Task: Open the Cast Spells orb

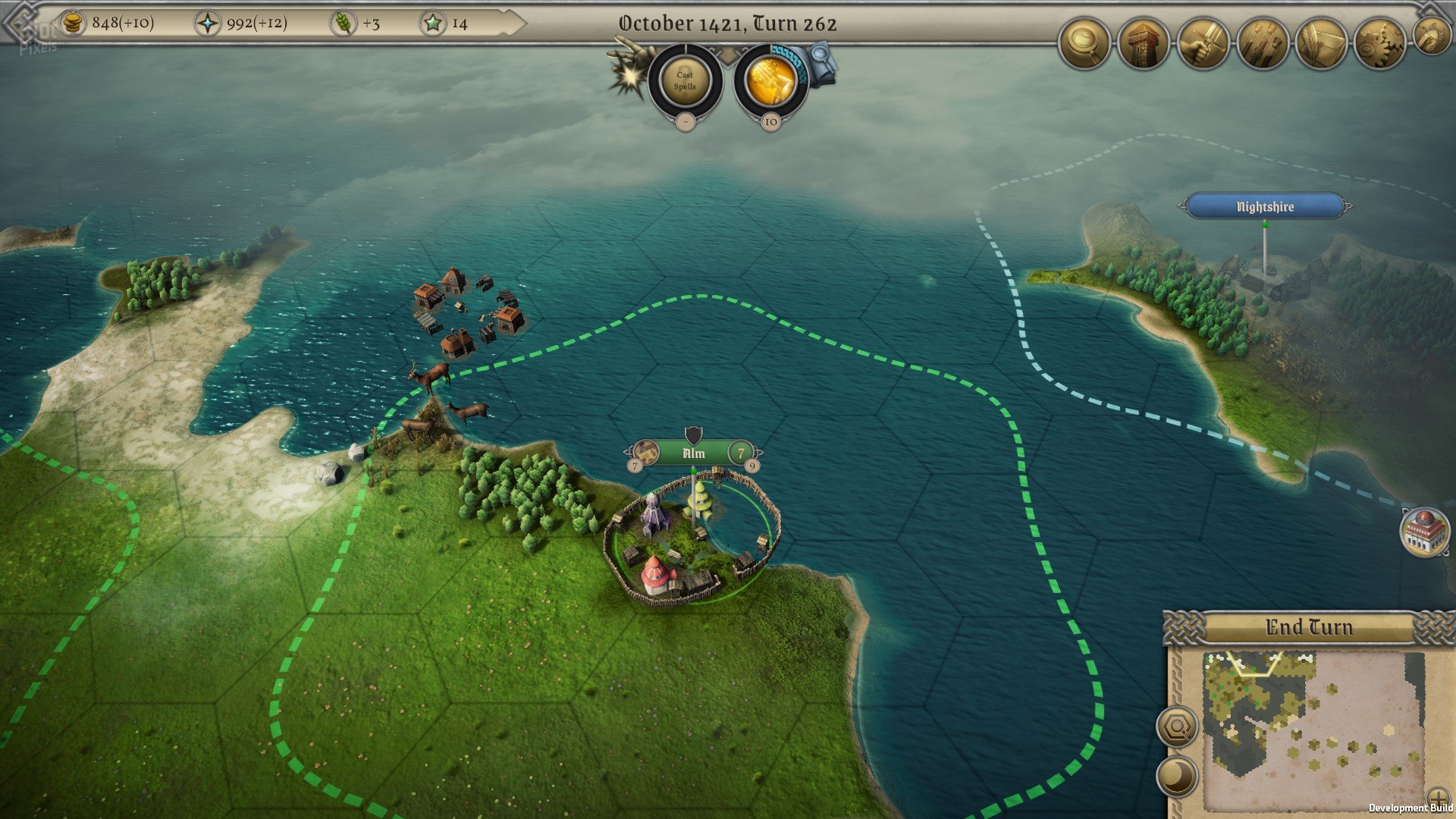Action: 685,80
